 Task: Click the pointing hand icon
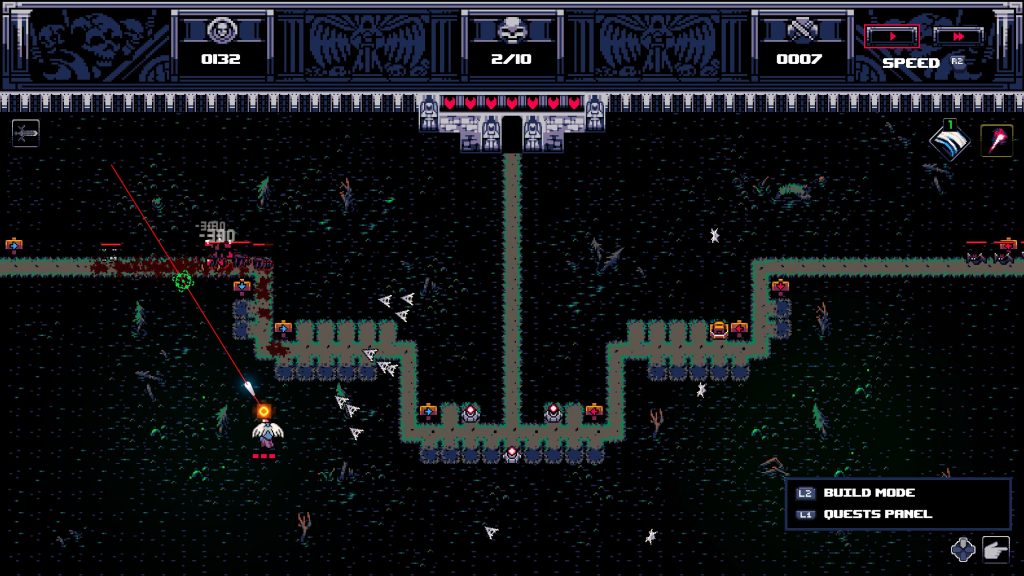tap(996, 548)
